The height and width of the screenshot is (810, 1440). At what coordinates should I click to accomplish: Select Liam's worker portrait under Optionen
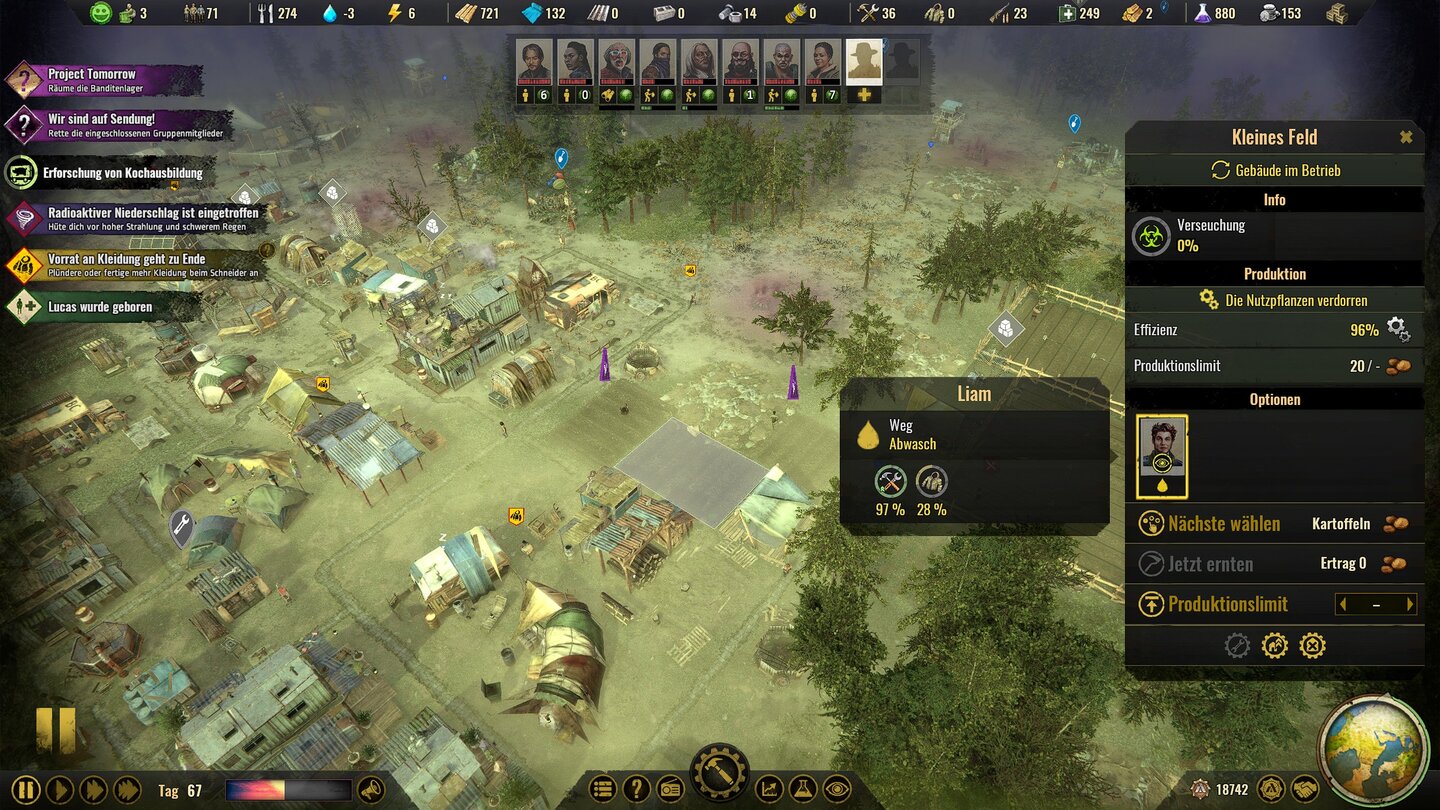click(x=1162, y=456)
